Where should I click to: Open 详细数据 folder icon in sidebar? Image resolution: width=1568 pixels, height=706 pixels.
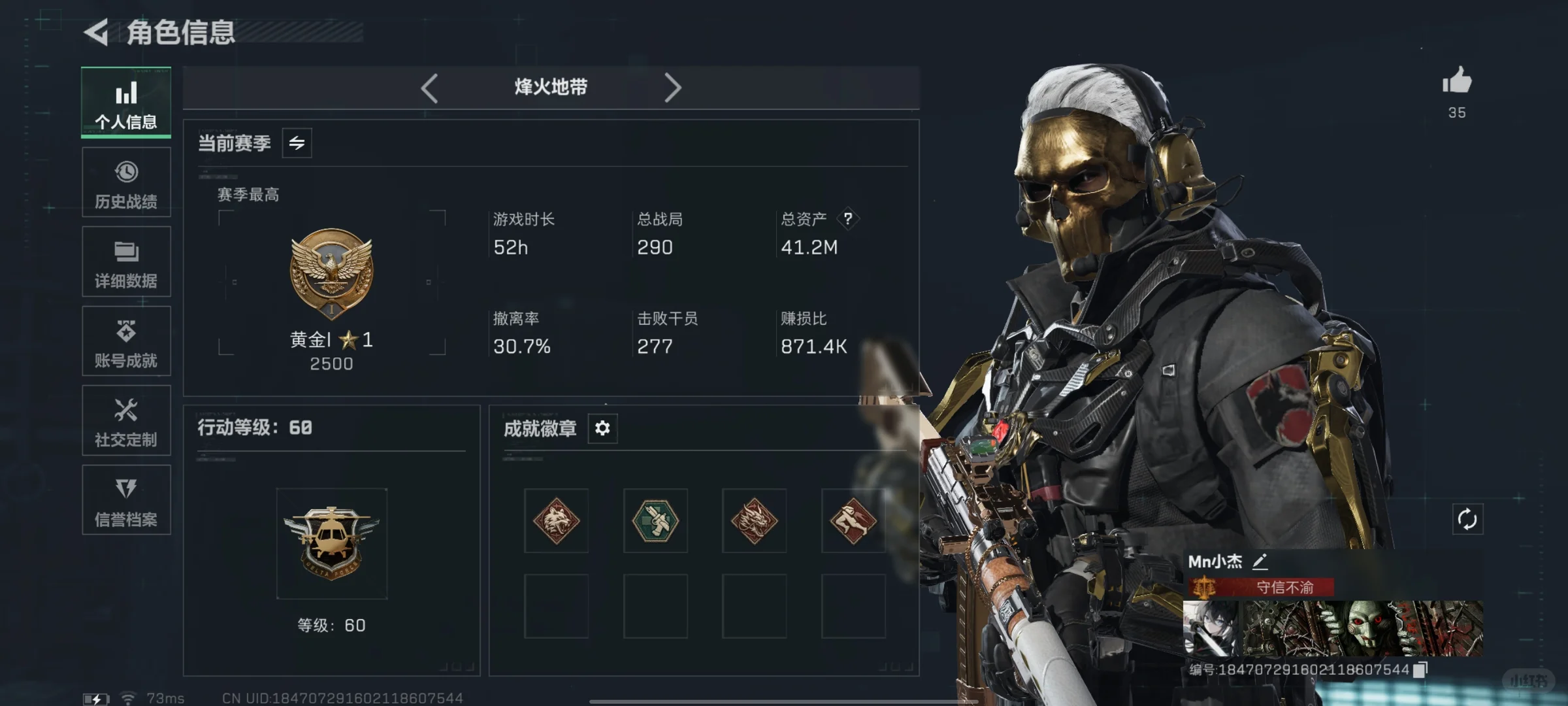(125, 262)
